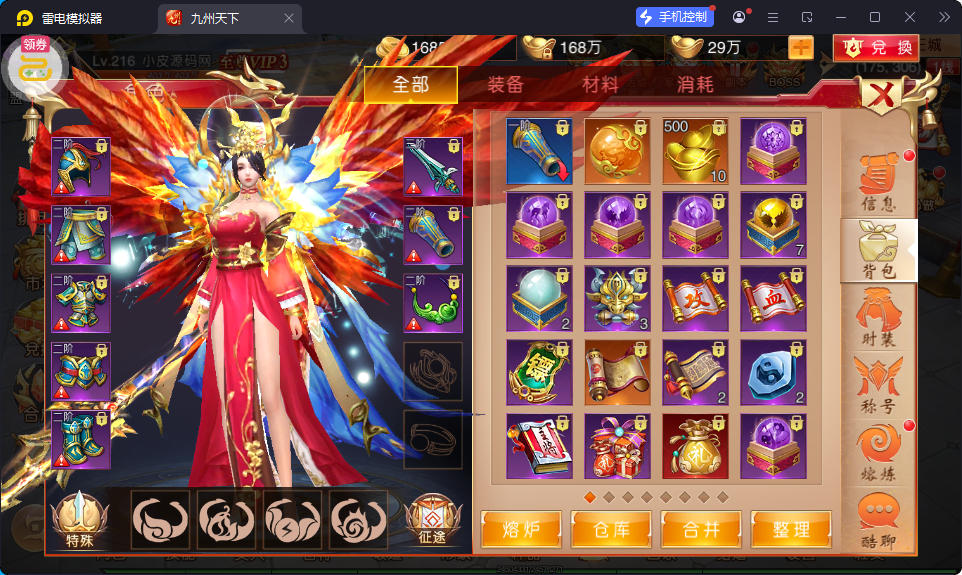
Task: Select the 血 blood scroll item
Action: pos(773,298)
